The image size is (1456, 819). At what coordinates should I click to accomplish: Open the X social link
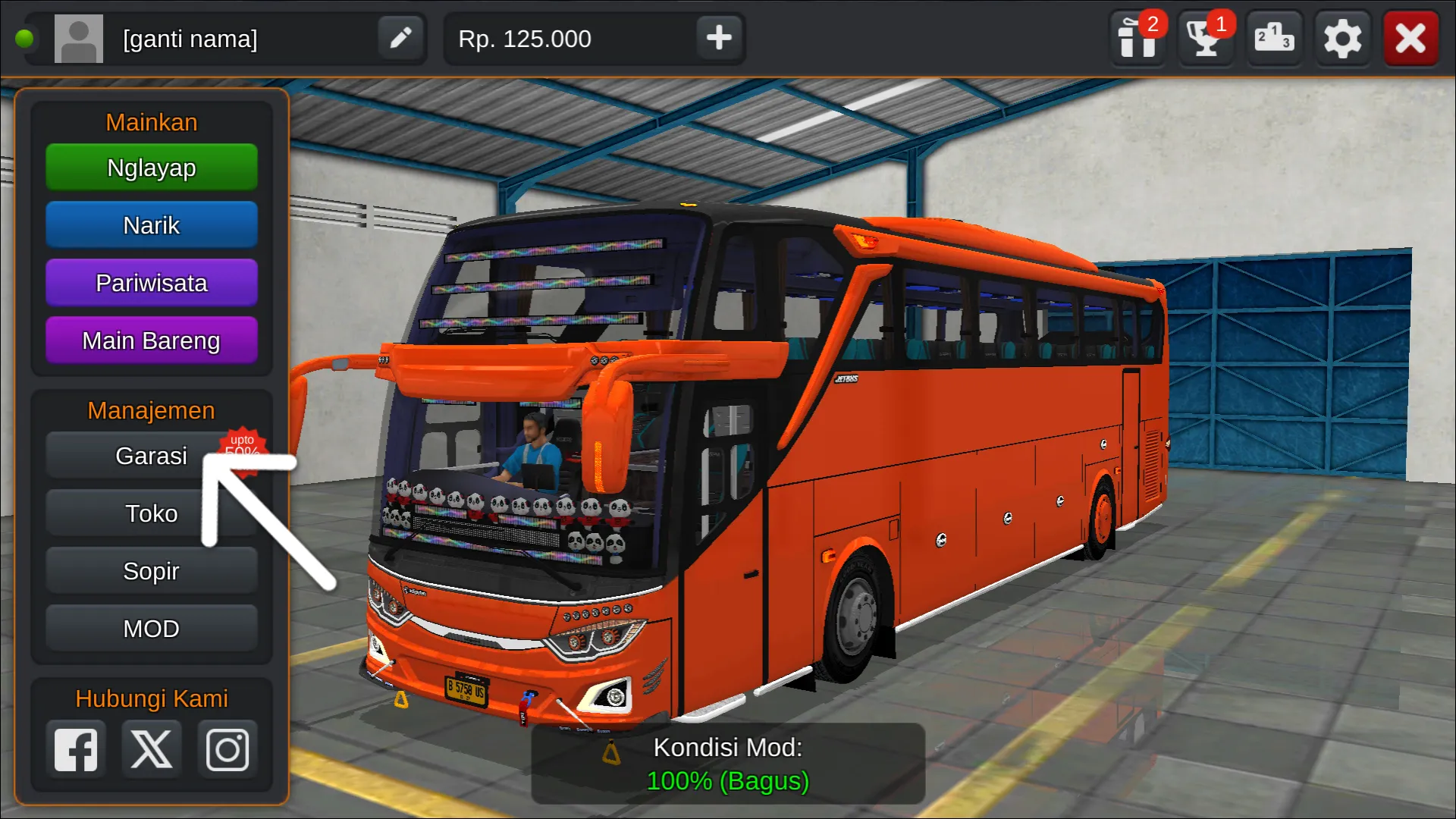(152, 750)
